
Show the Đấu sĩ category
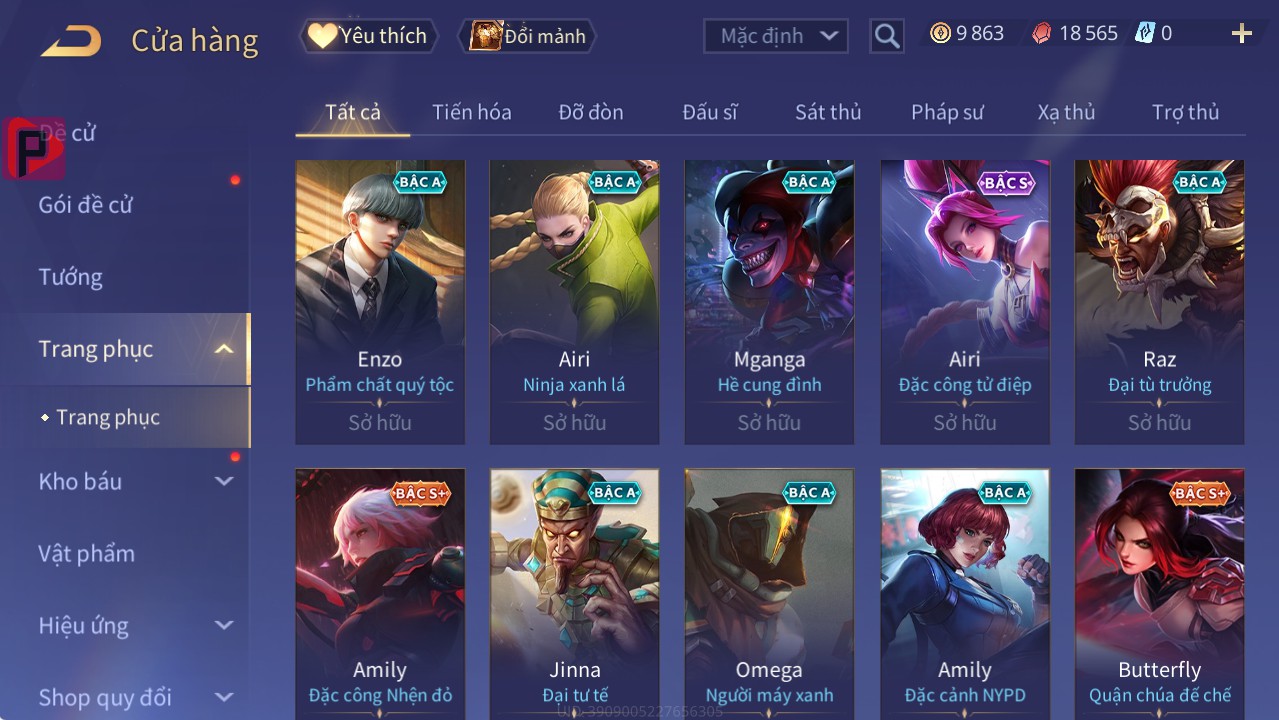pyautogui.click(x=709, y=112)
